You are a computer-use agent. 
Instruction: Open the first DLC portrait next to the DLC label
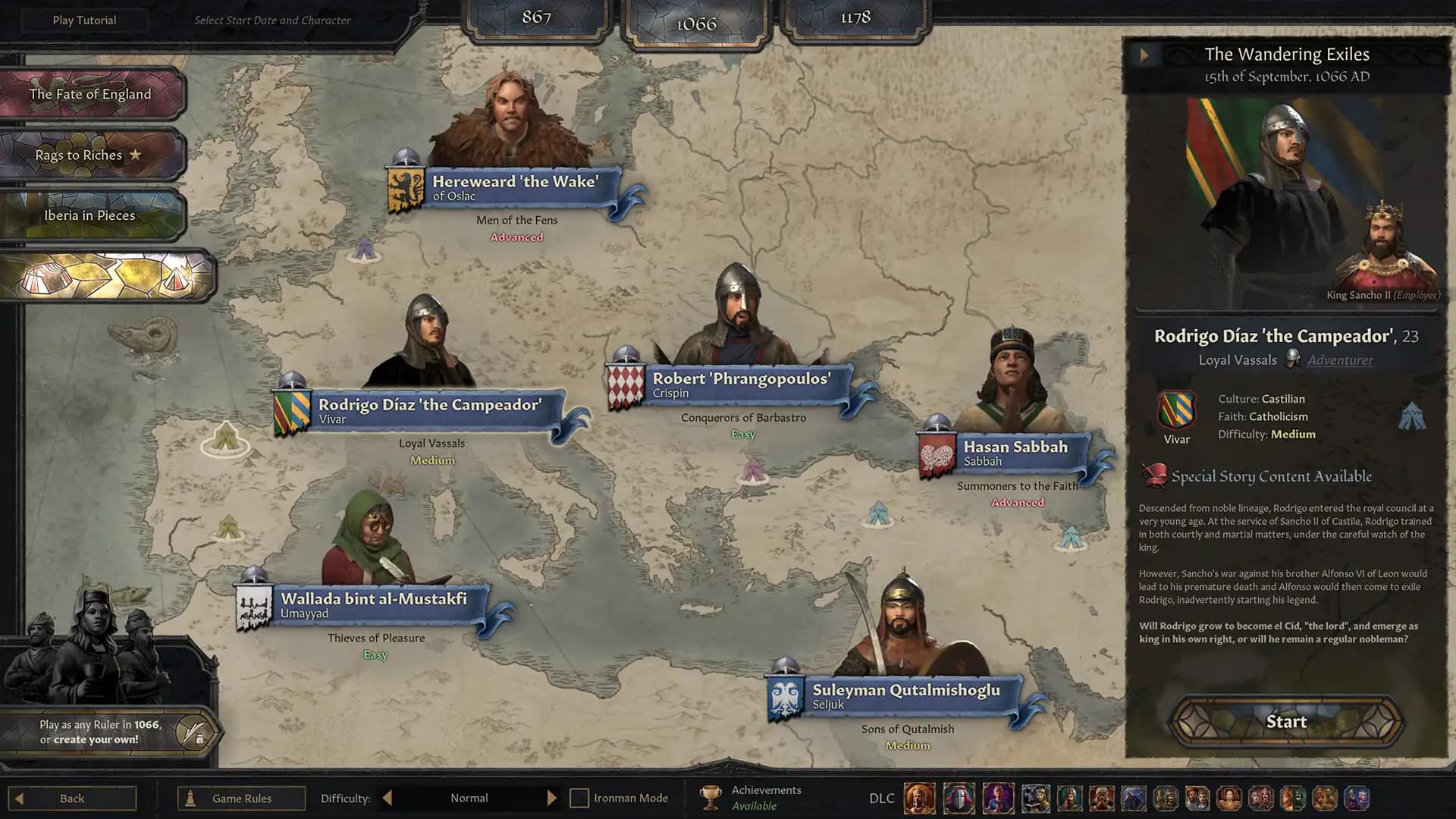pyautogui.click(x=919, y=798)
